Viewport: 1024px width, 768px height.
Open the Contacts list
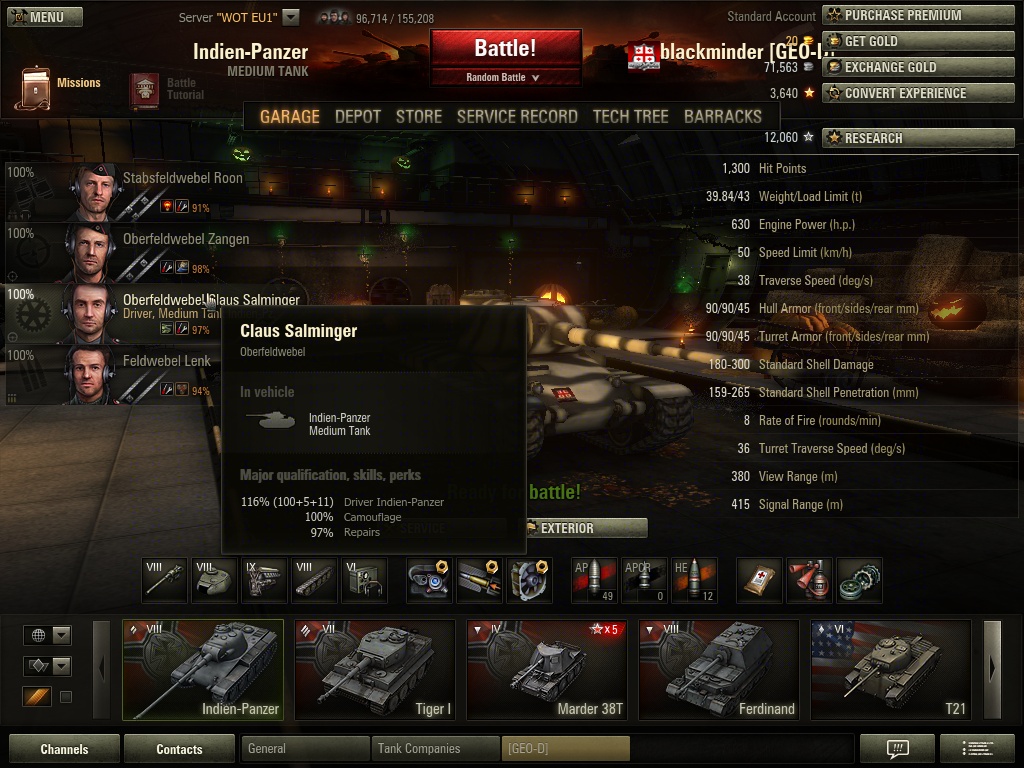(179, 749)
